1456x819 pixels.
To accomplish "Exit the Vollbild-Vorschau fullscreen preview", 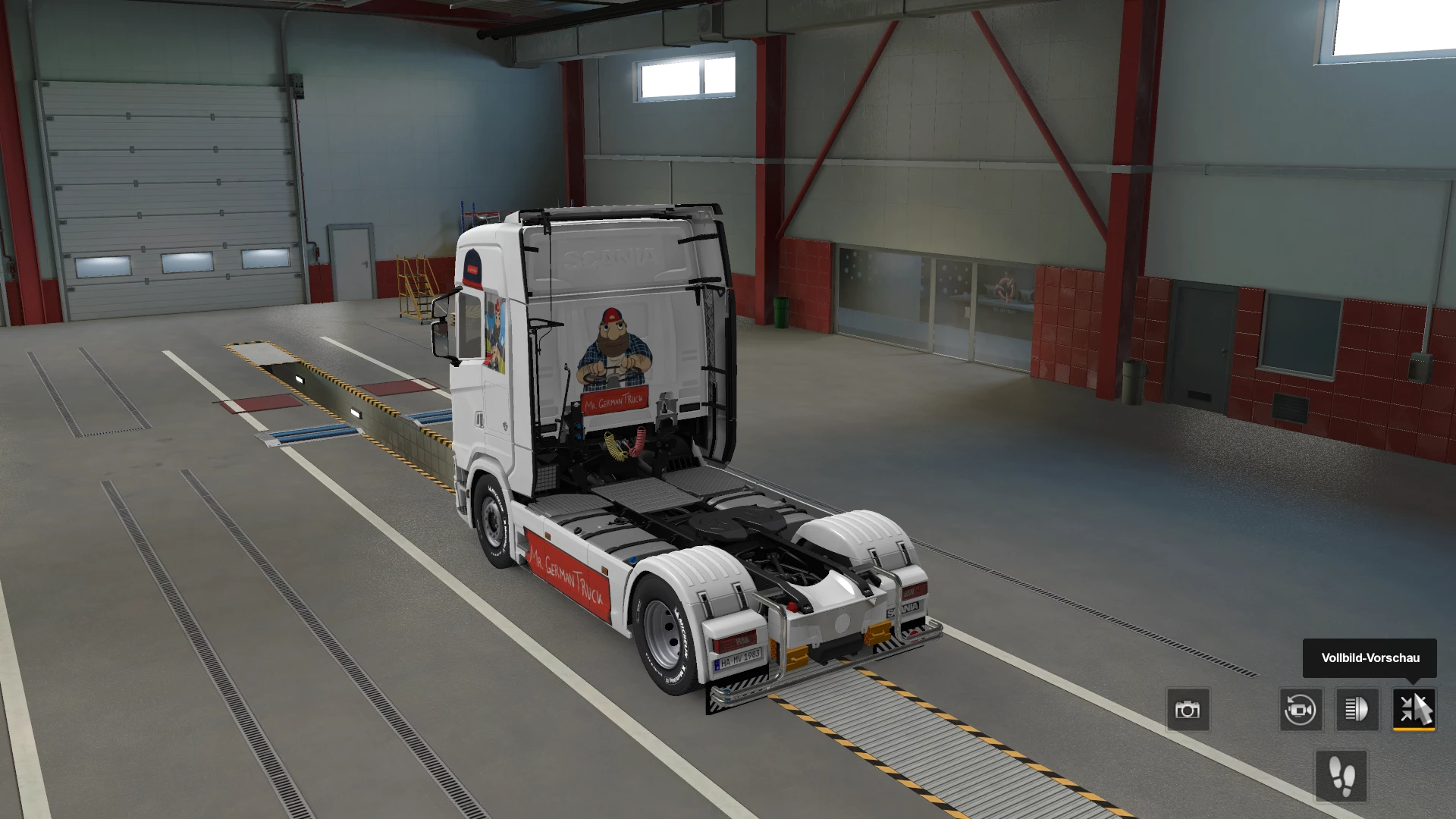I will click(x=1414, y=710).
